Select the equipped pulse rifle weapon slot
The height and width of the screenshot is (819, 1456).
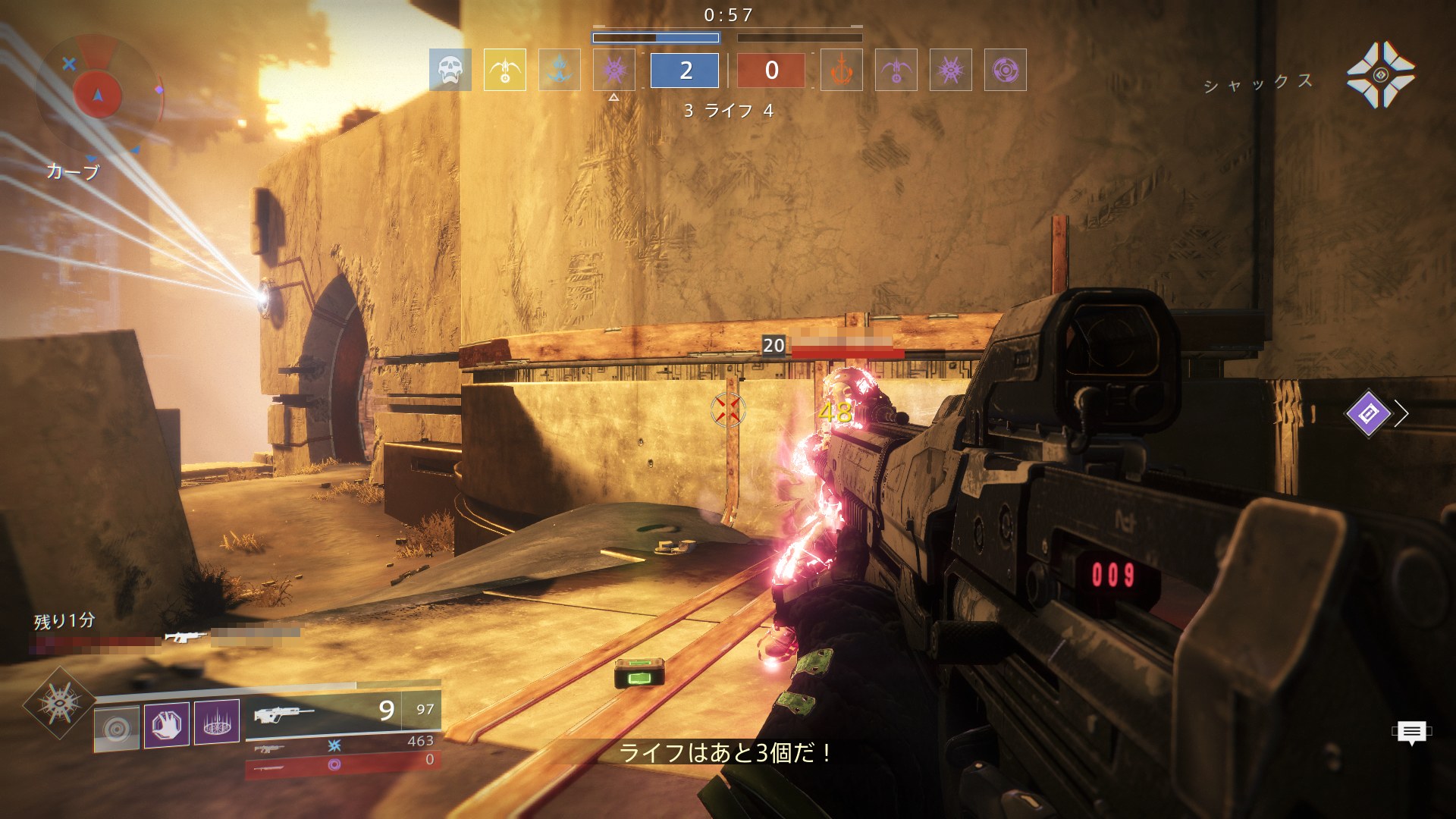point(343,712)
